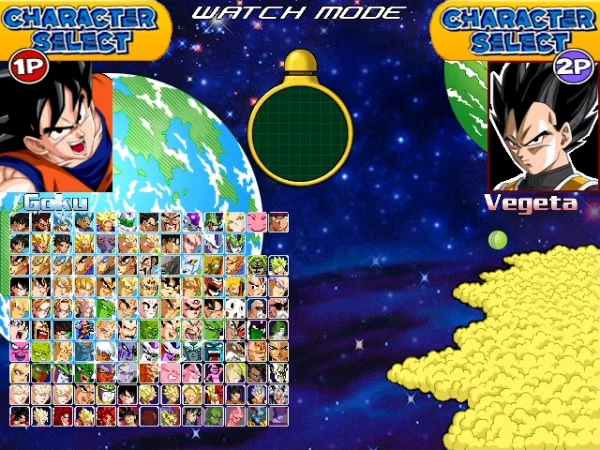The image size is (600, 450).
Task: Pick the turbaned Piccolo tile in the top row
Action: pyautogui.click(x=127, y=221)
